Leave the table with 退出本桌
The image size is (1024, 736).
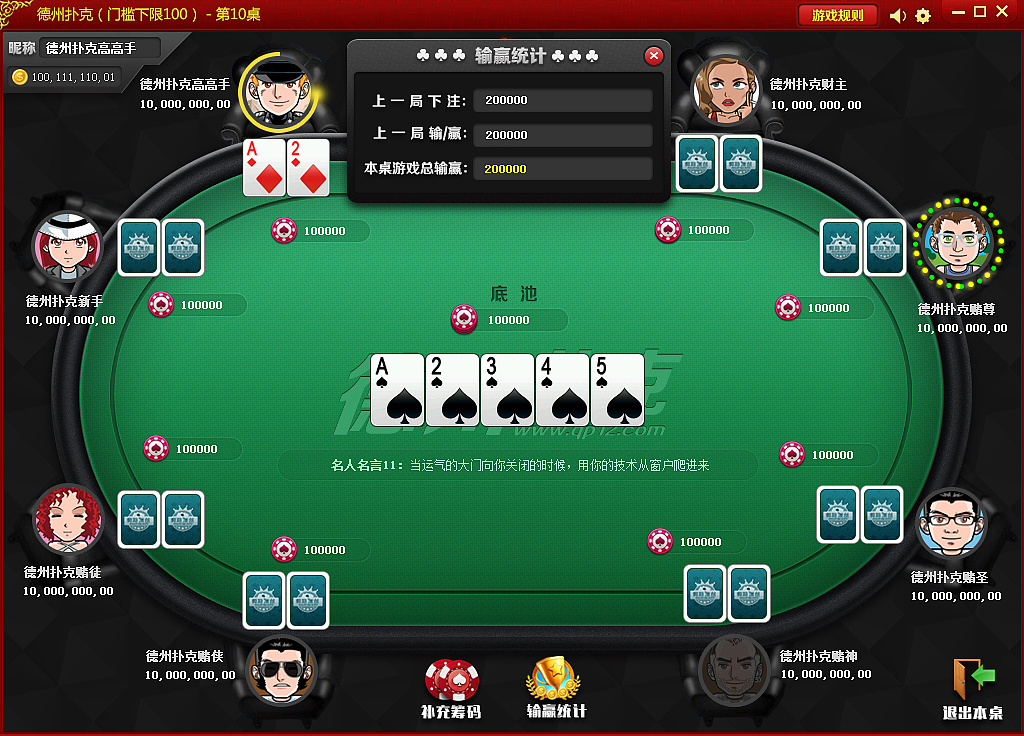pos(973,689)
